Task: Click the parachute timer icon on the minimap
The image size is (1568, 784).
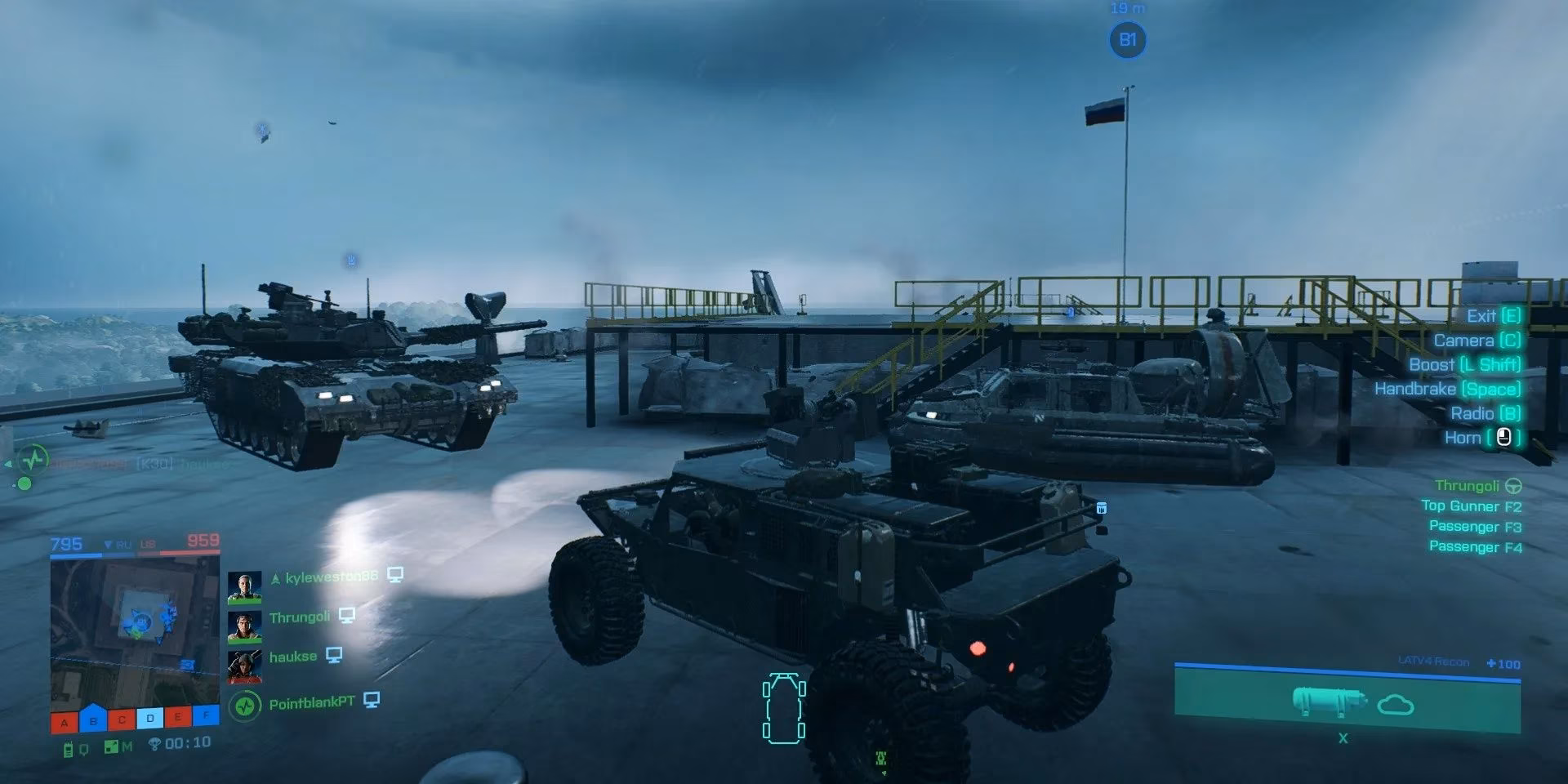Action: (154, 742)
